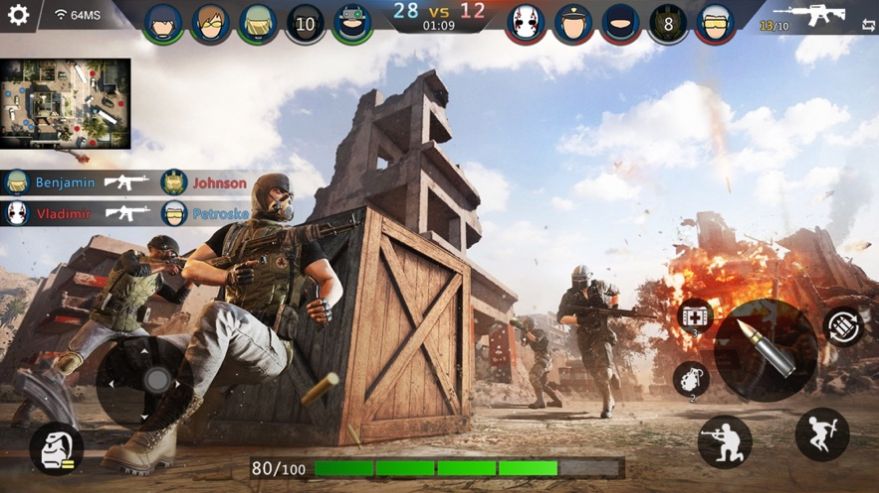Select the police-cap enemy player avatar
Viewport: 879px width, 493px height.
(x=573, y=24)
